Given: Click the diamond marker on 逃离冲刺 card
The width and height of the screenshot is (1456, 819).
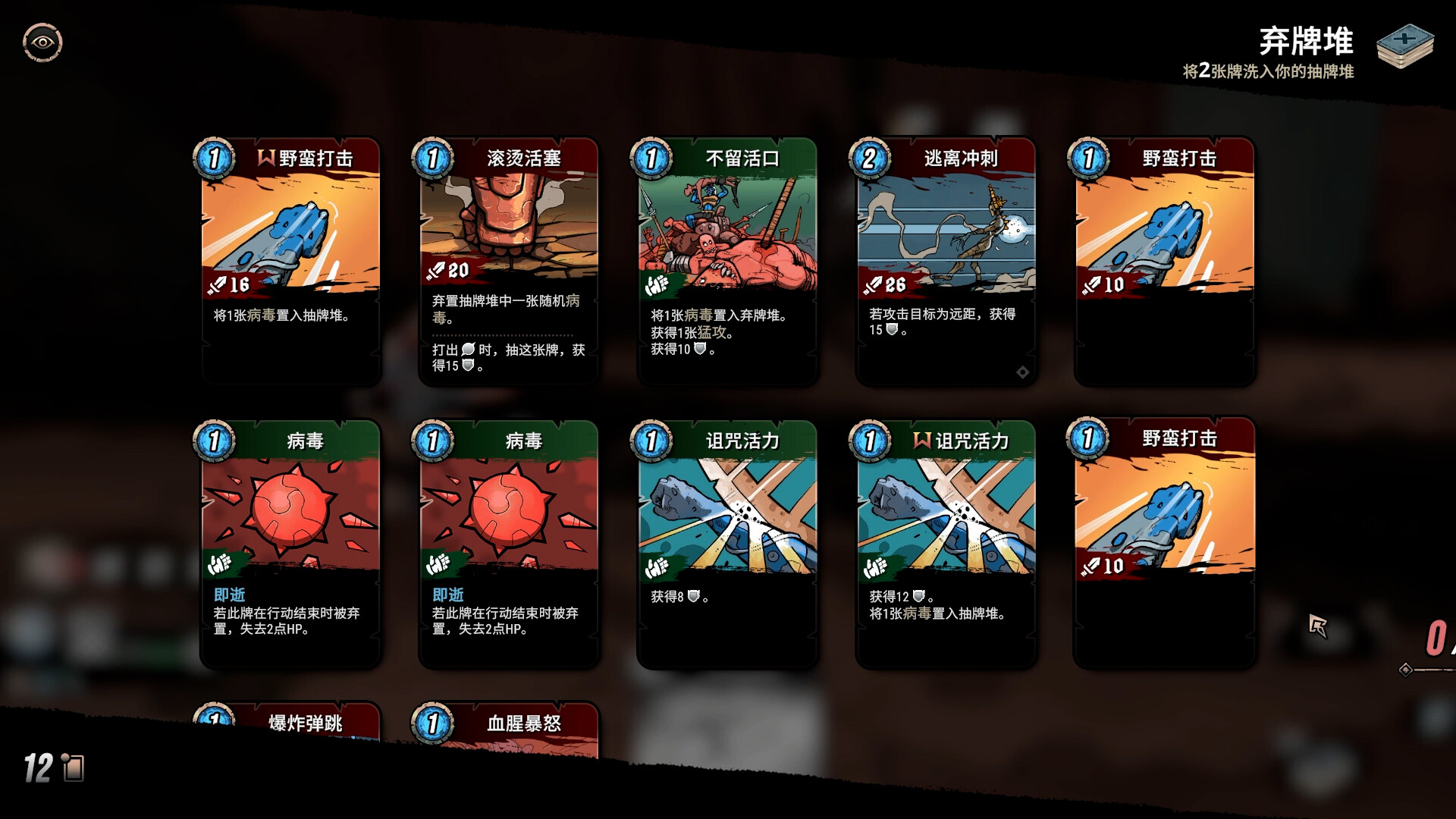Looking at the screenshot, I should [1023, 372].
